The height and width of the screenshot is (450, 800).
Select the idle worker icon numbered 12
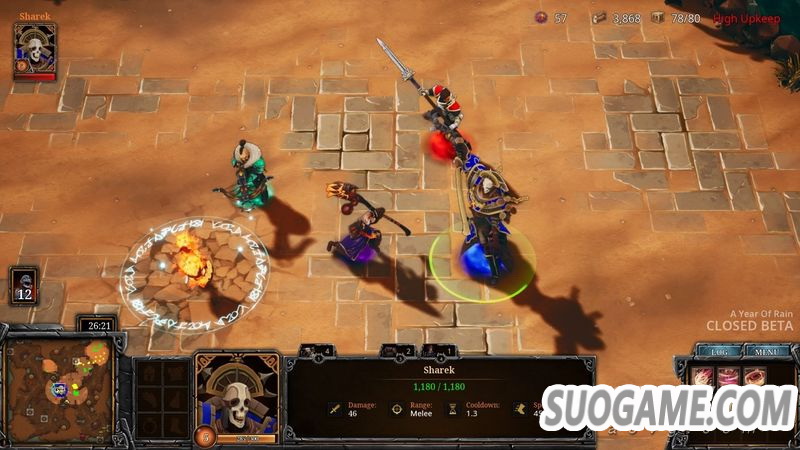(24, 285)
